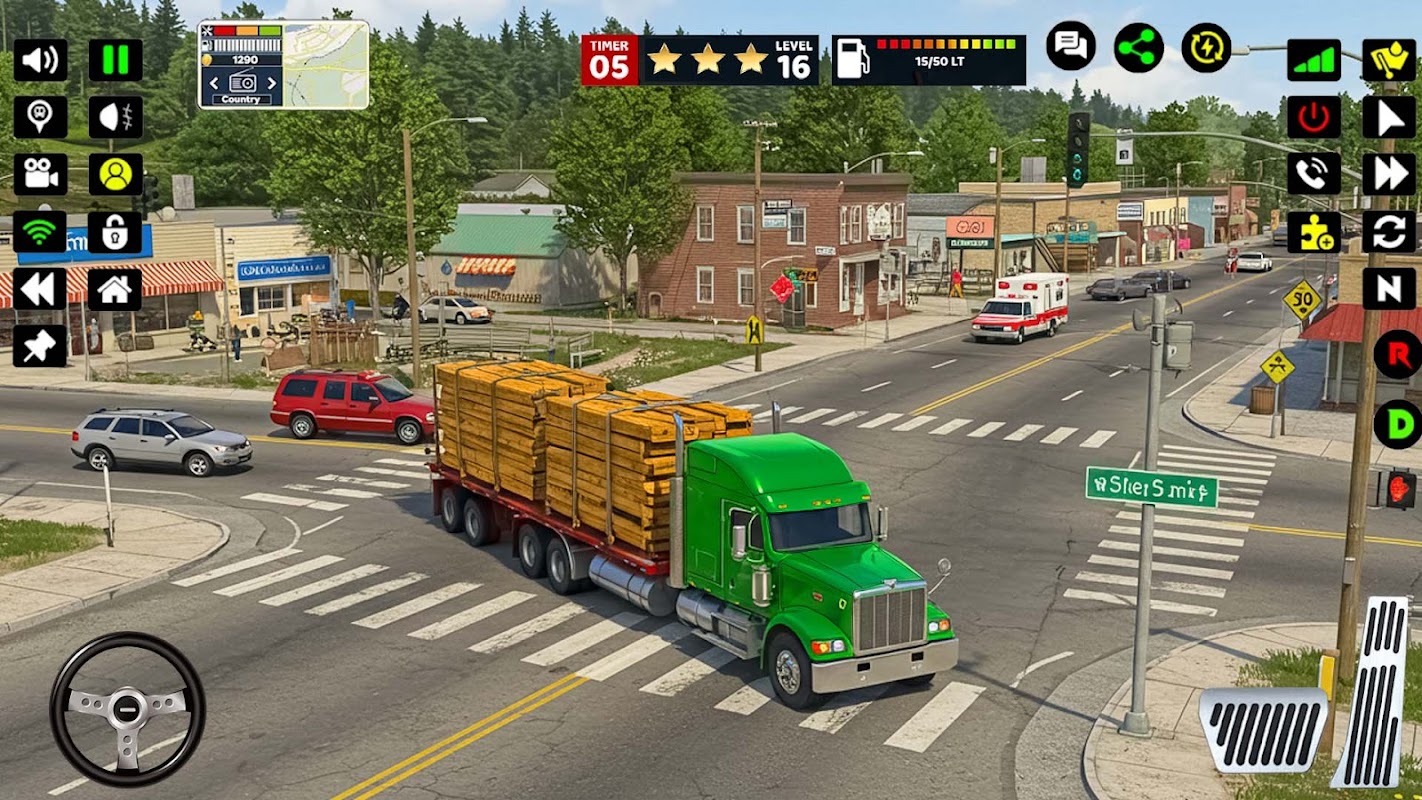The image size is (1422, 800).
Task: Tap the open padlock icon
Action: [115, 232]
